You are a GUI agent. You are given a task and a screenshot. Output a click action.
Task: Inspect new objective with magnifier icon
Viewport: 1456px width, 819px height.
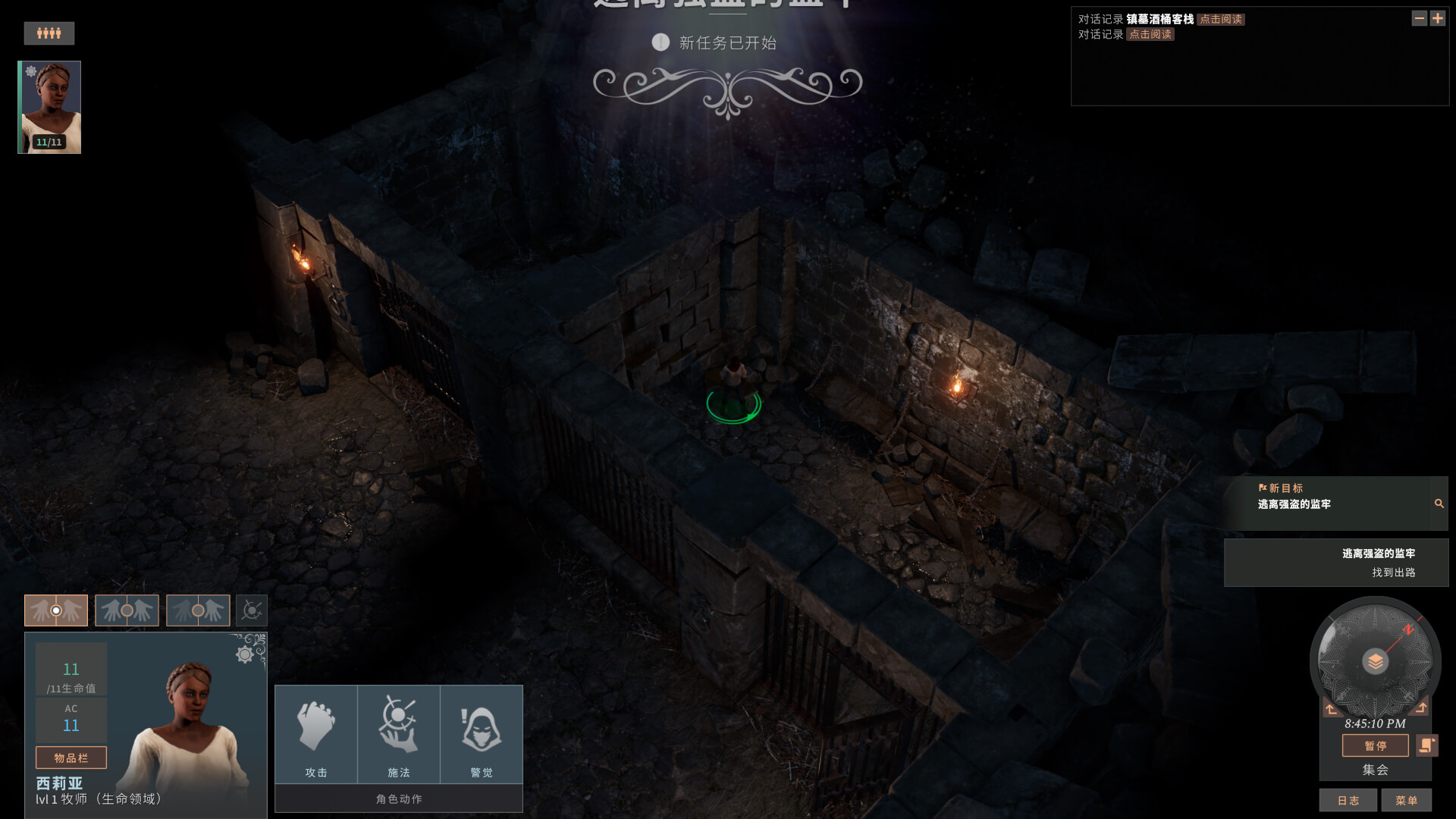click(1439, 504)
